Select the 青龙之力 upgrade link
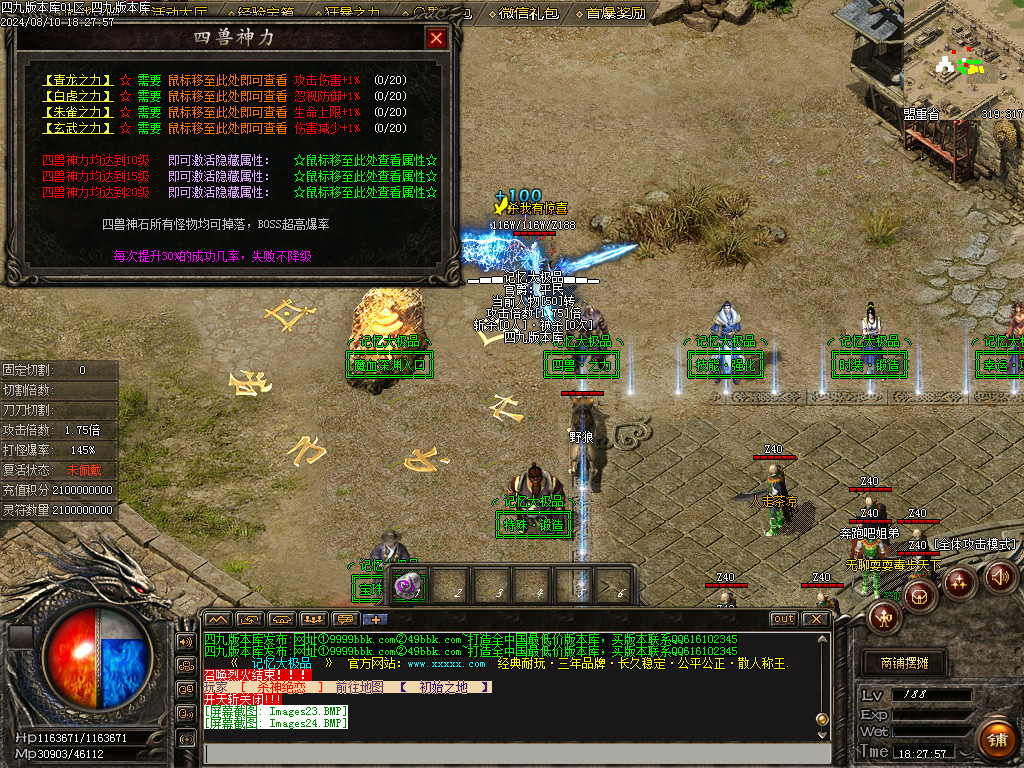Screen dimensions: 1024x768 click(75, 80)
